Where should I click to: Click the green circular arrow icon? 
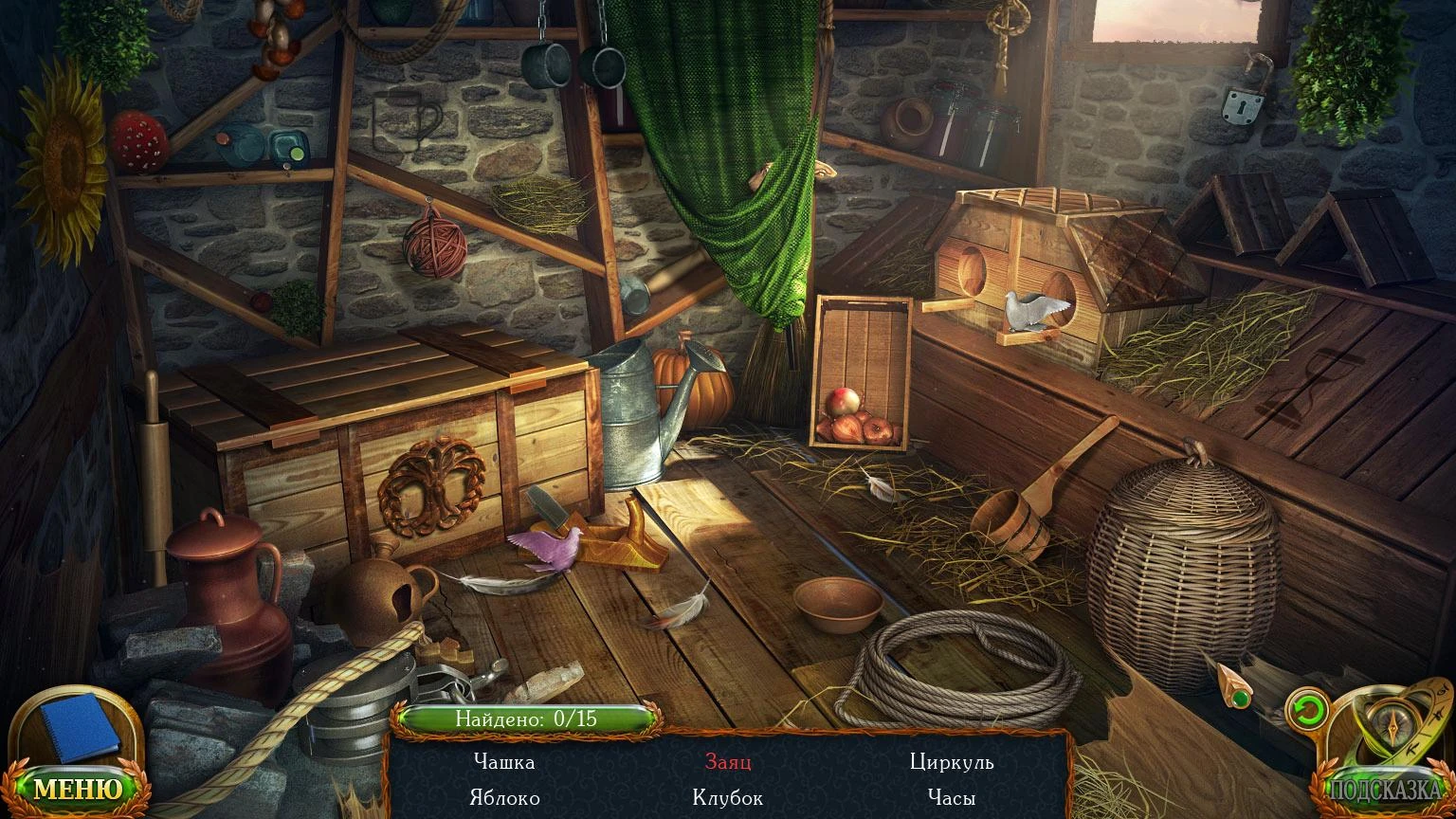[x=1307, y=710]
